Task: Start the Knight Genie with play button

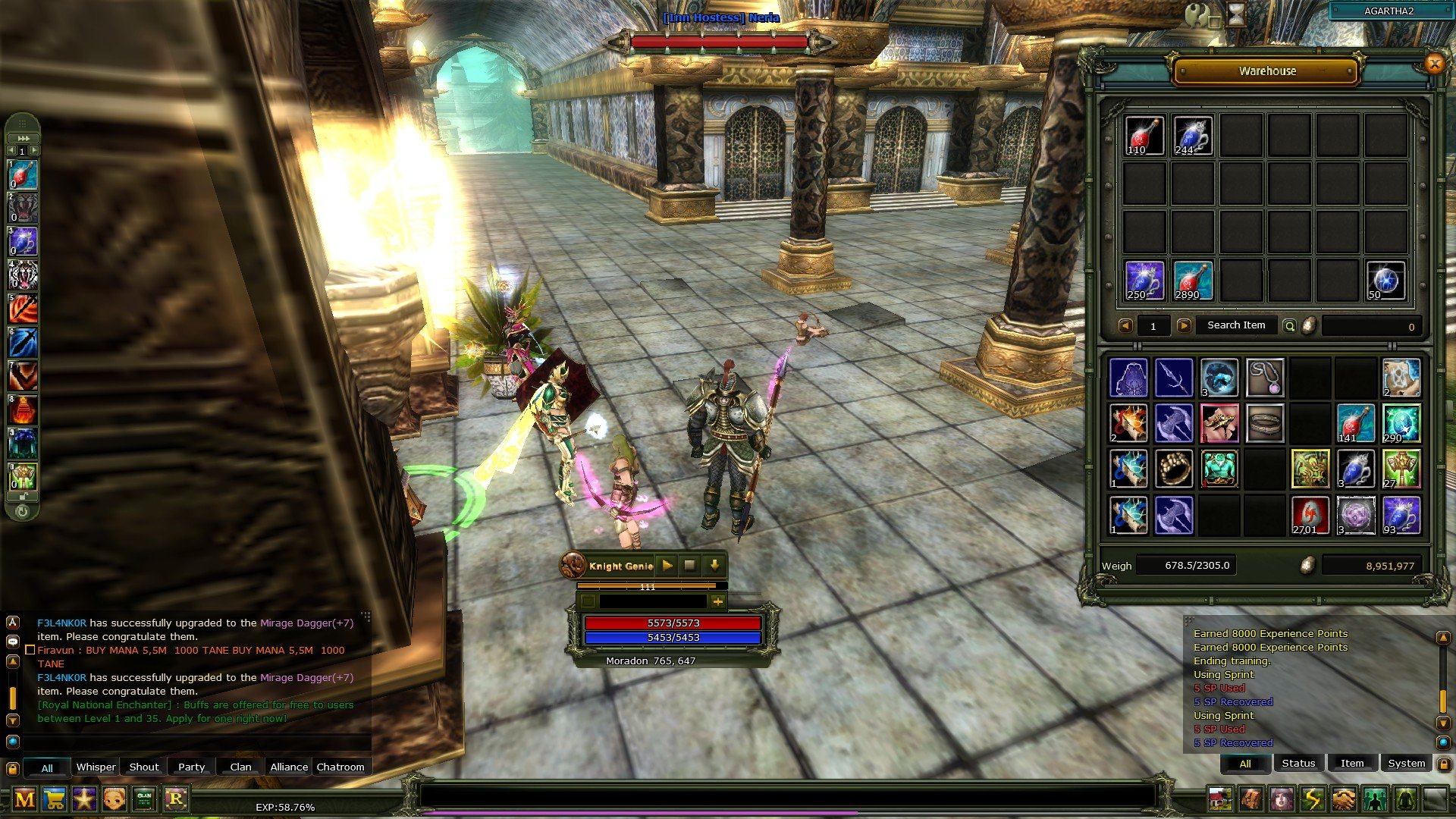Action: [667, 566]
